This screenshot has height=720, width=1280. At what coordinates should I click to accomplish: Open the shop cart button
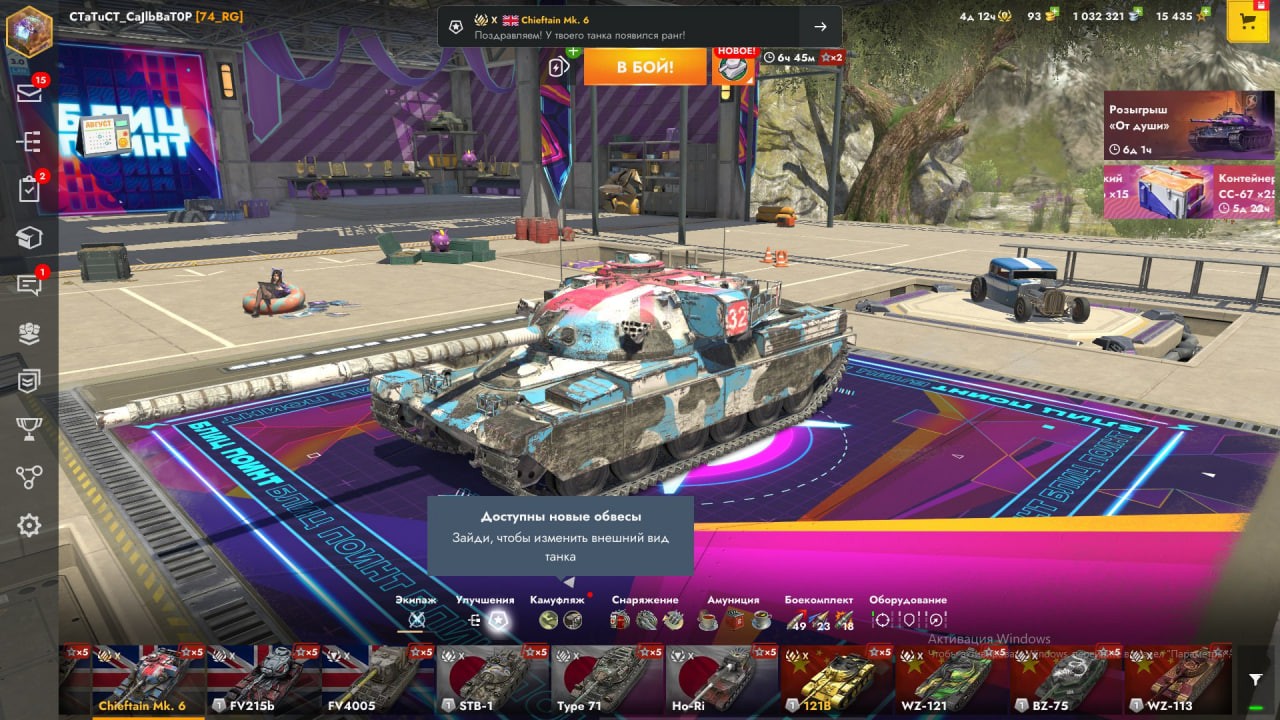[x=1247, y=22]
